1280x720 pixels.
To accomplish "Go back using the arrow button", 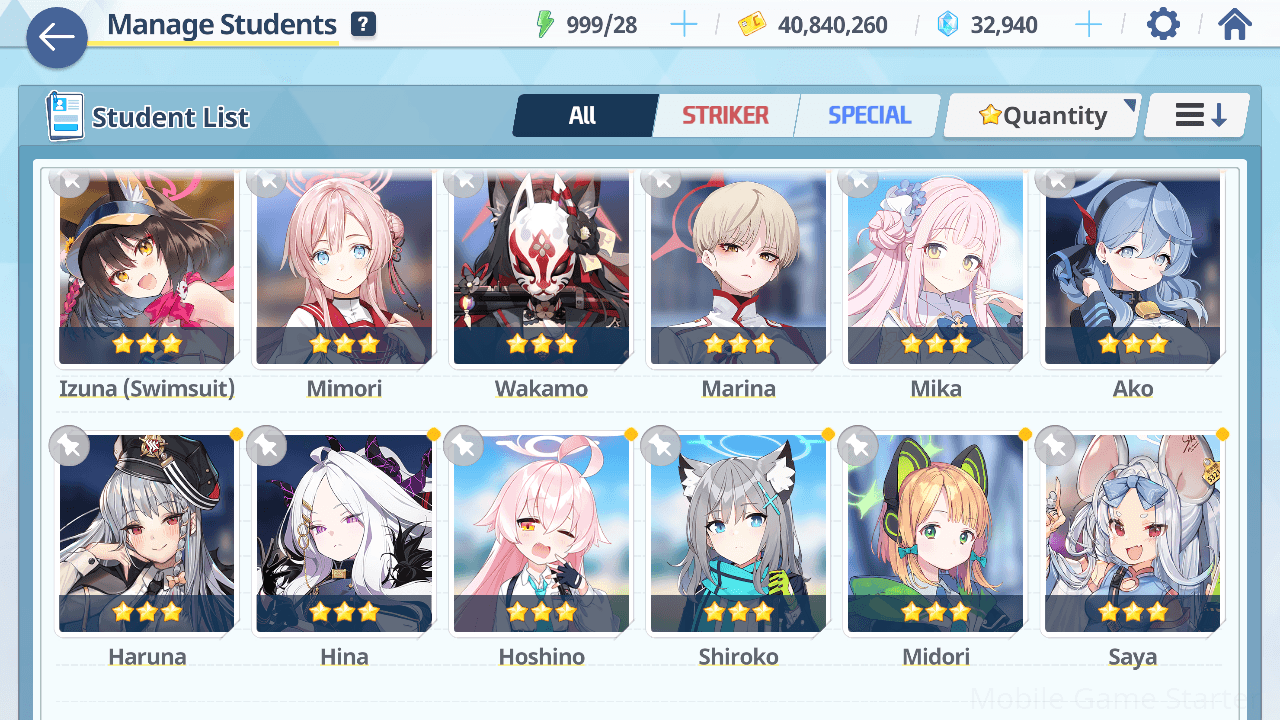I will tap(57, 38).
